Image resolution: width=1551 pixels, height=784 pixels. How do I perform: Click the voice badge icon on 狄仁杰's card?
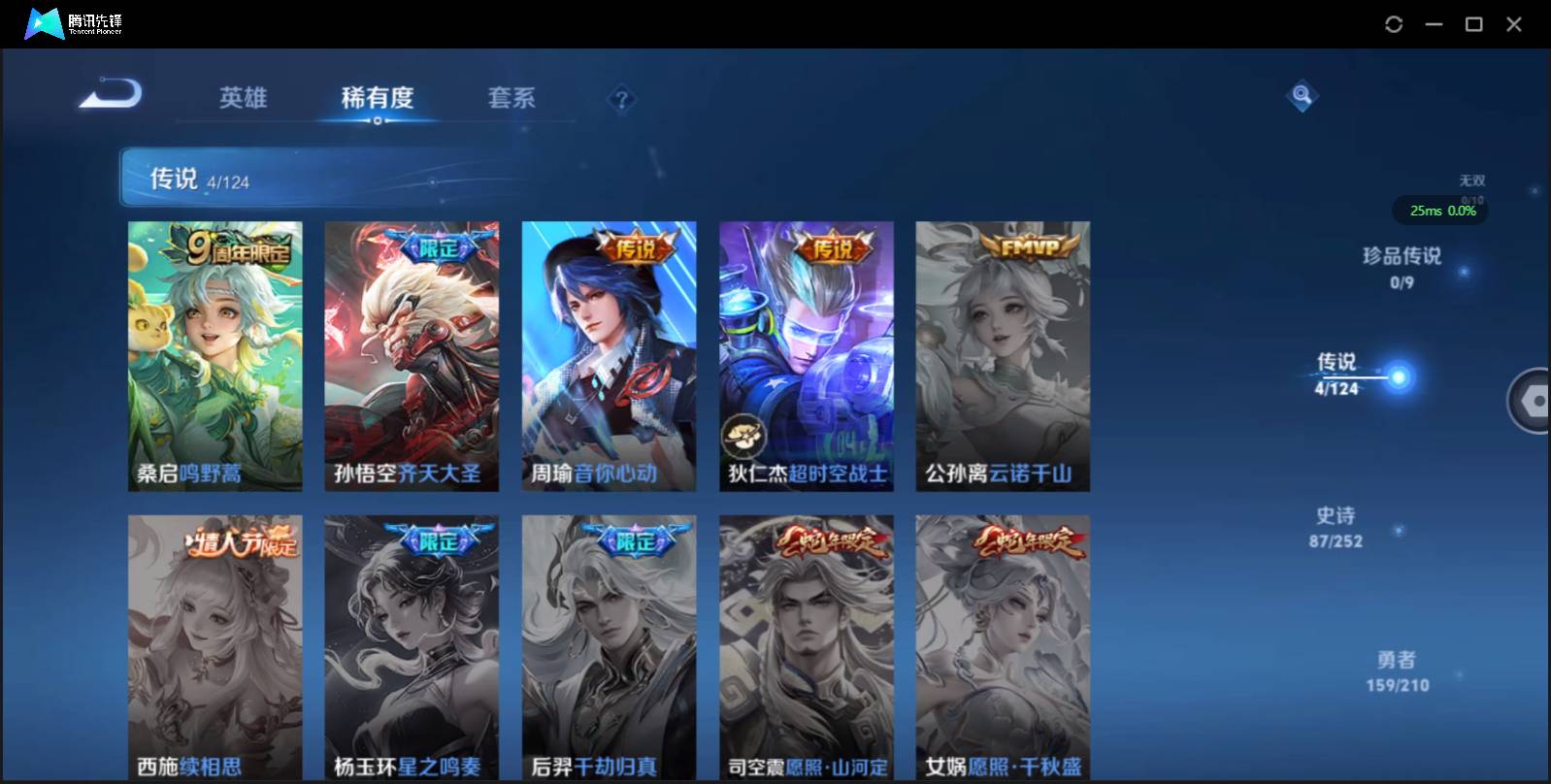[743, 434]
